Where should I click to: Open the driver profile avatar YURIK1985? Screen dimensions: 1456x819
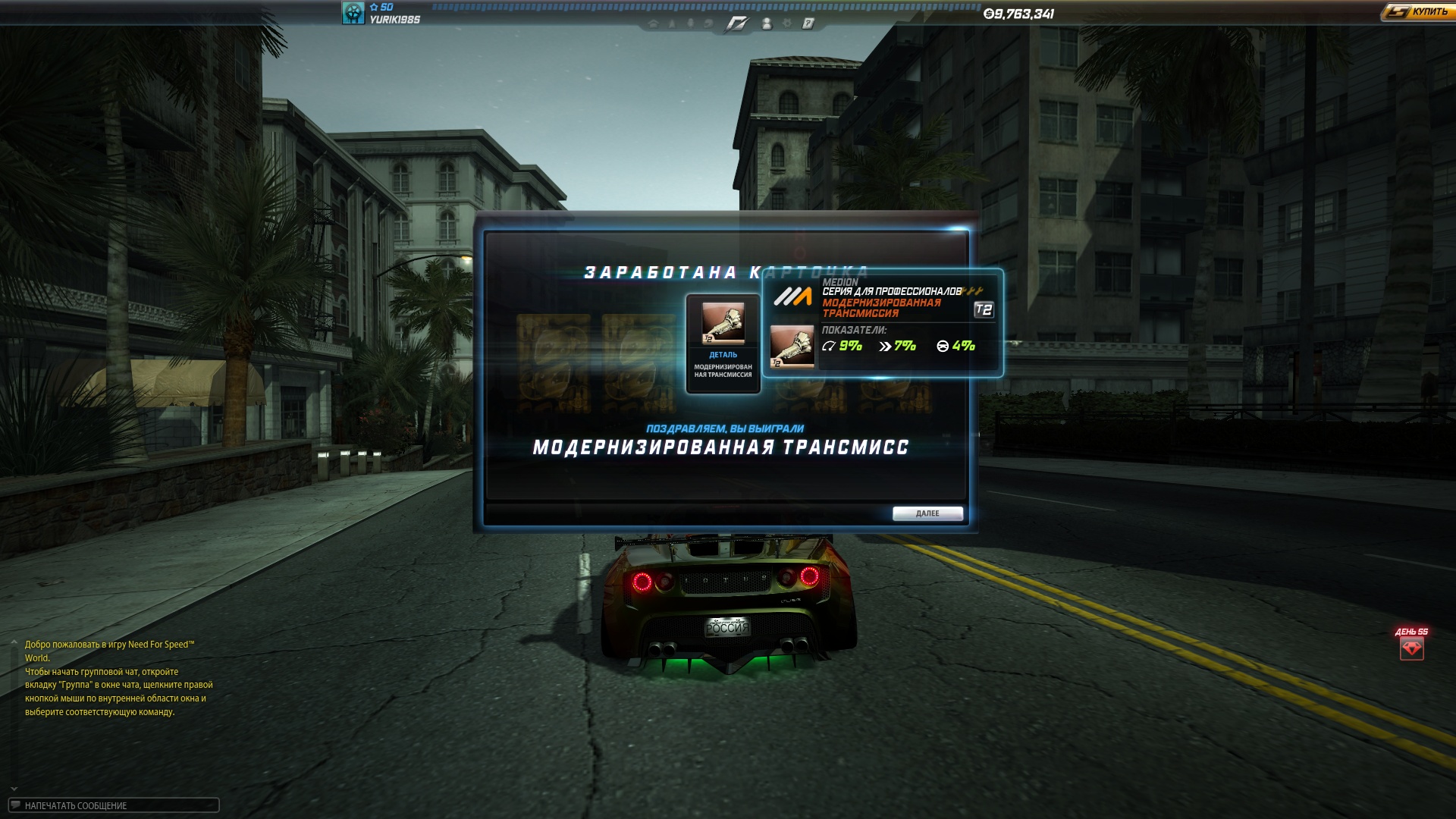353,13
